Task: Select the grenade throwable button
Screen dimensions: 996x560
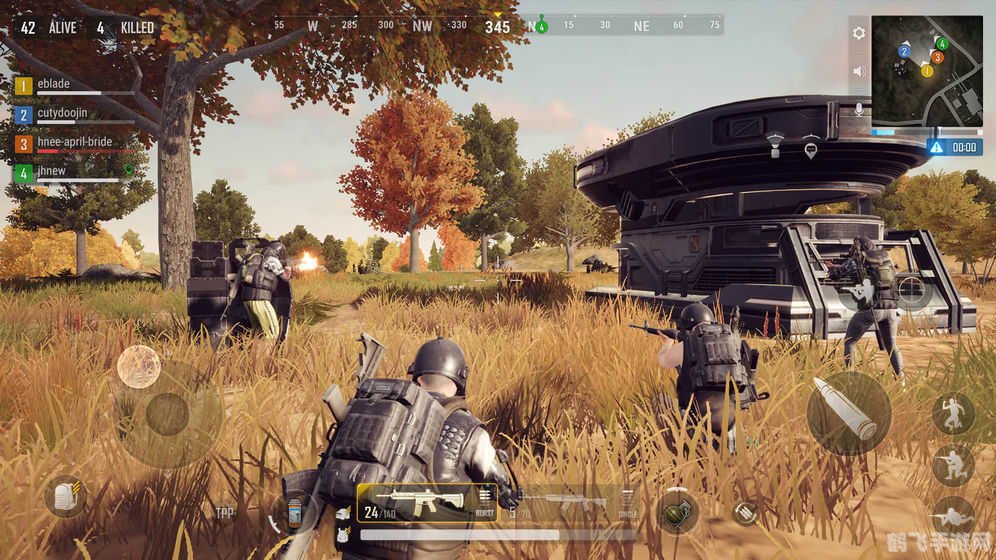Action: tap(677, 511)
